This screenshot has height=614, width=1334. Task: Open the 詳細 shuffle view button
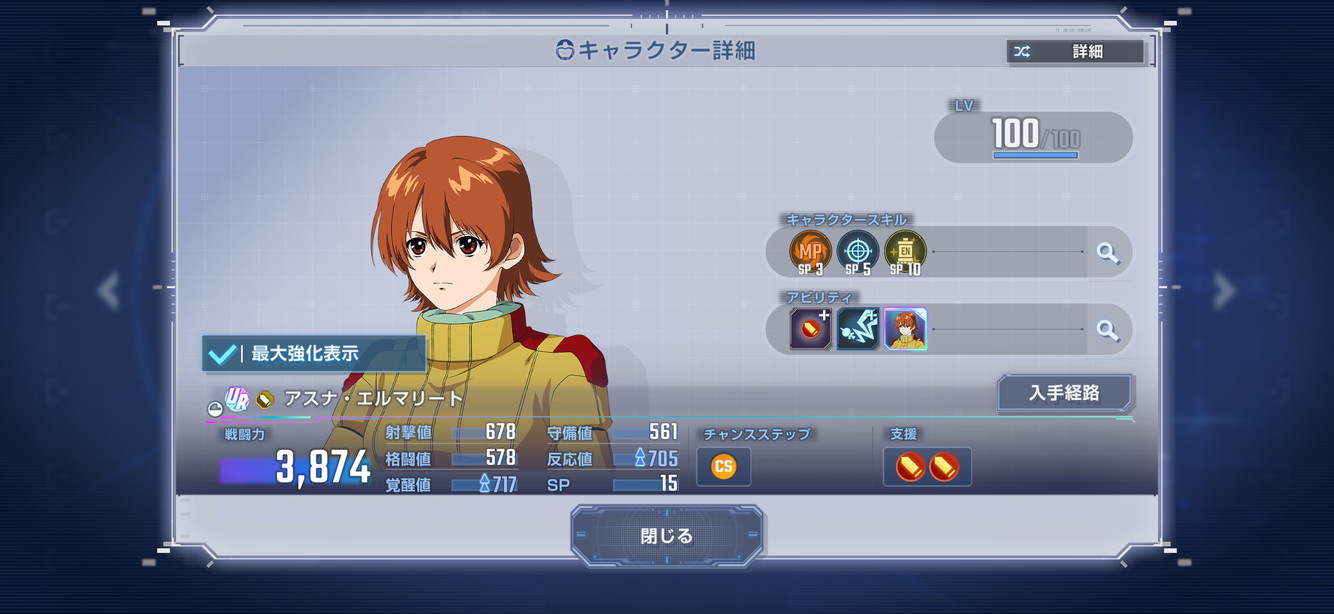(1075, 52)
